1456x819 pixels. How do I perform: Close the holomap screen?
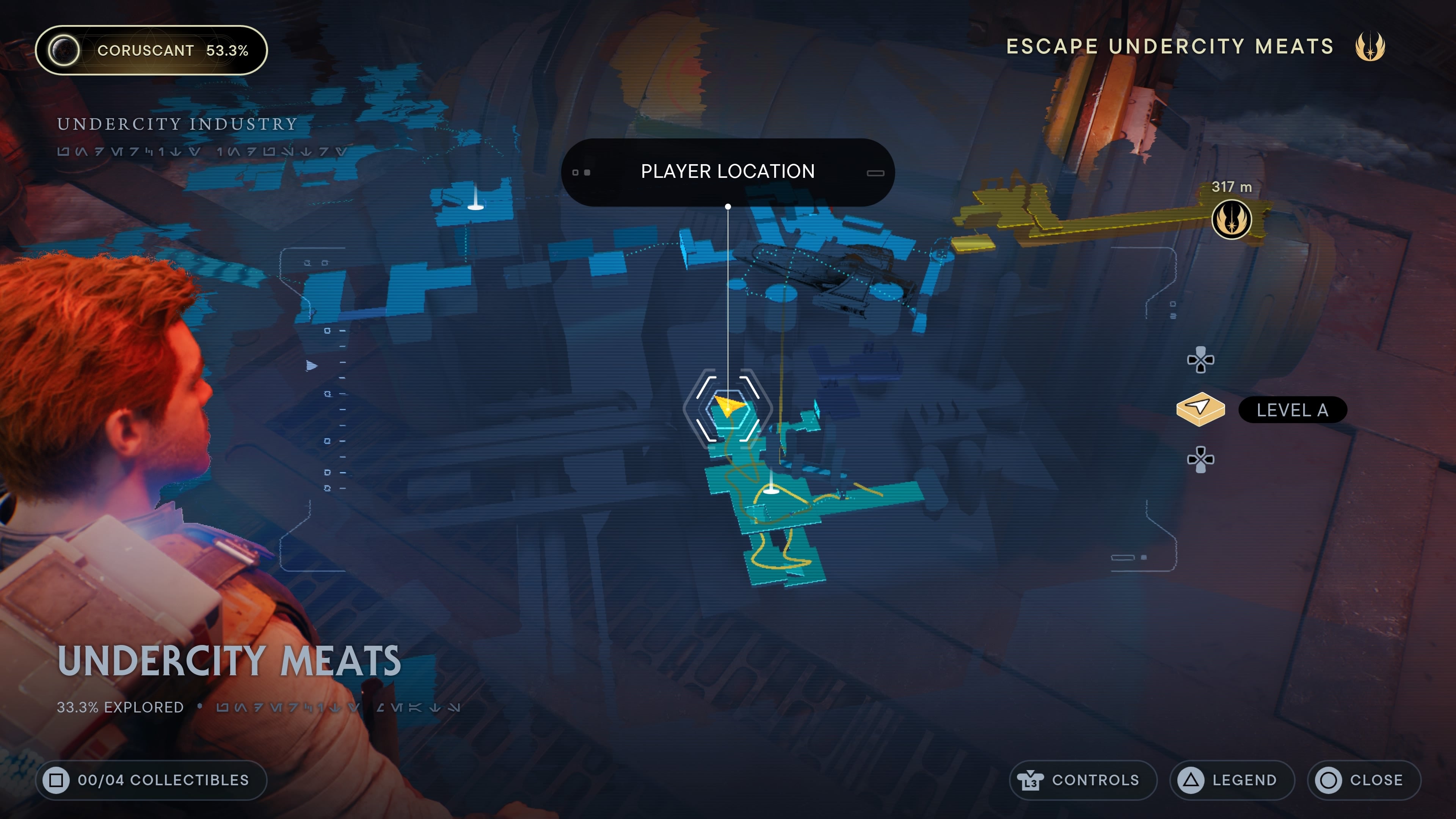[x=1363, y=780]
